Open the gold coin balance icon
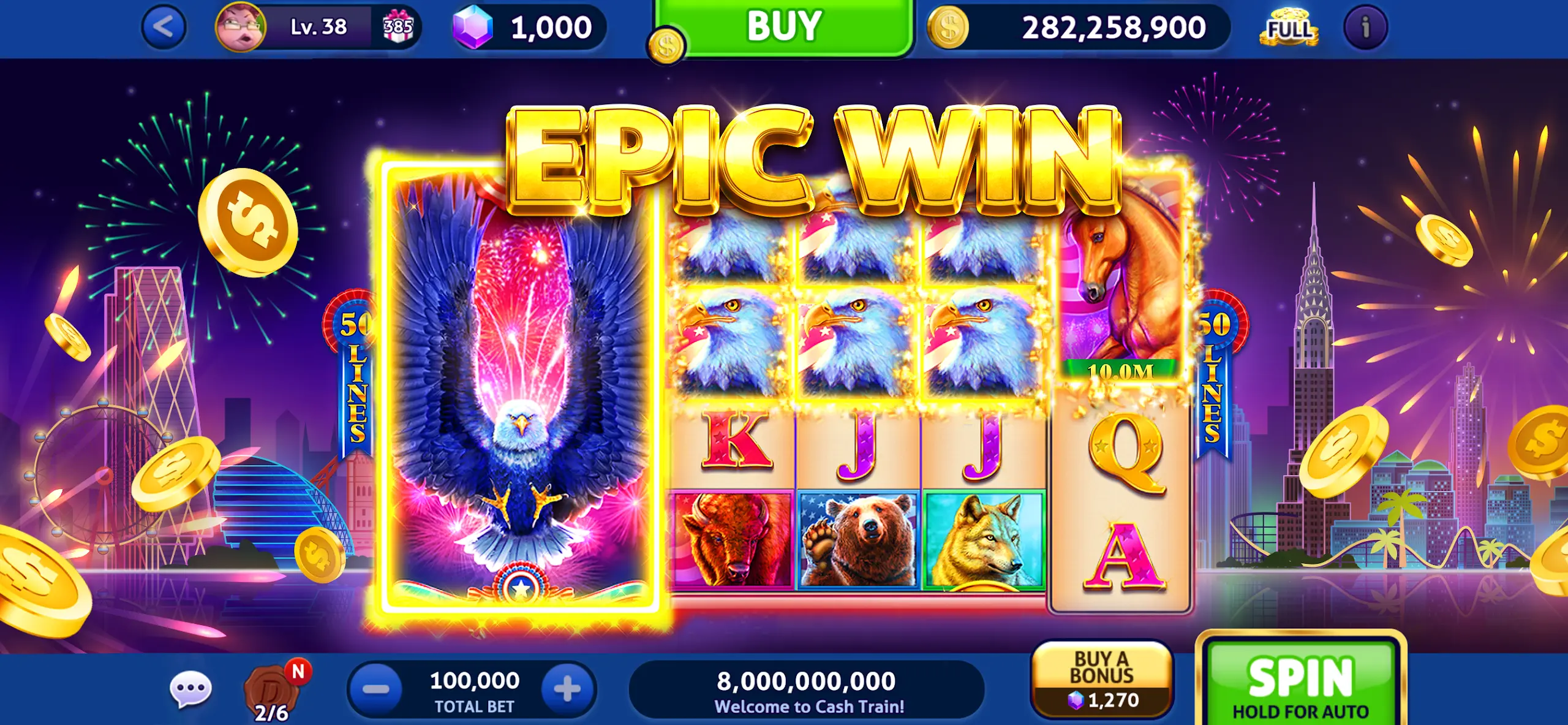The height and width of the screenshot is (725, 1568). pyautogui.click(x=947, y=26)
